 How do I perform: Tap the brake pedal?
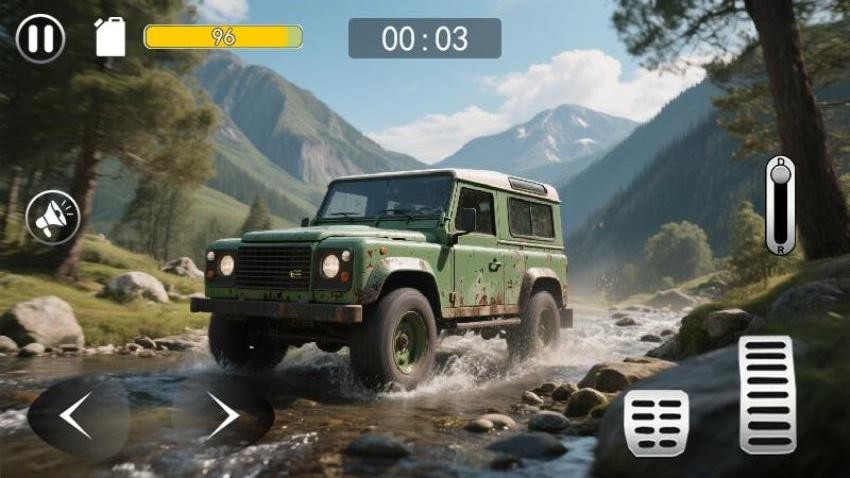click(656, 422)
